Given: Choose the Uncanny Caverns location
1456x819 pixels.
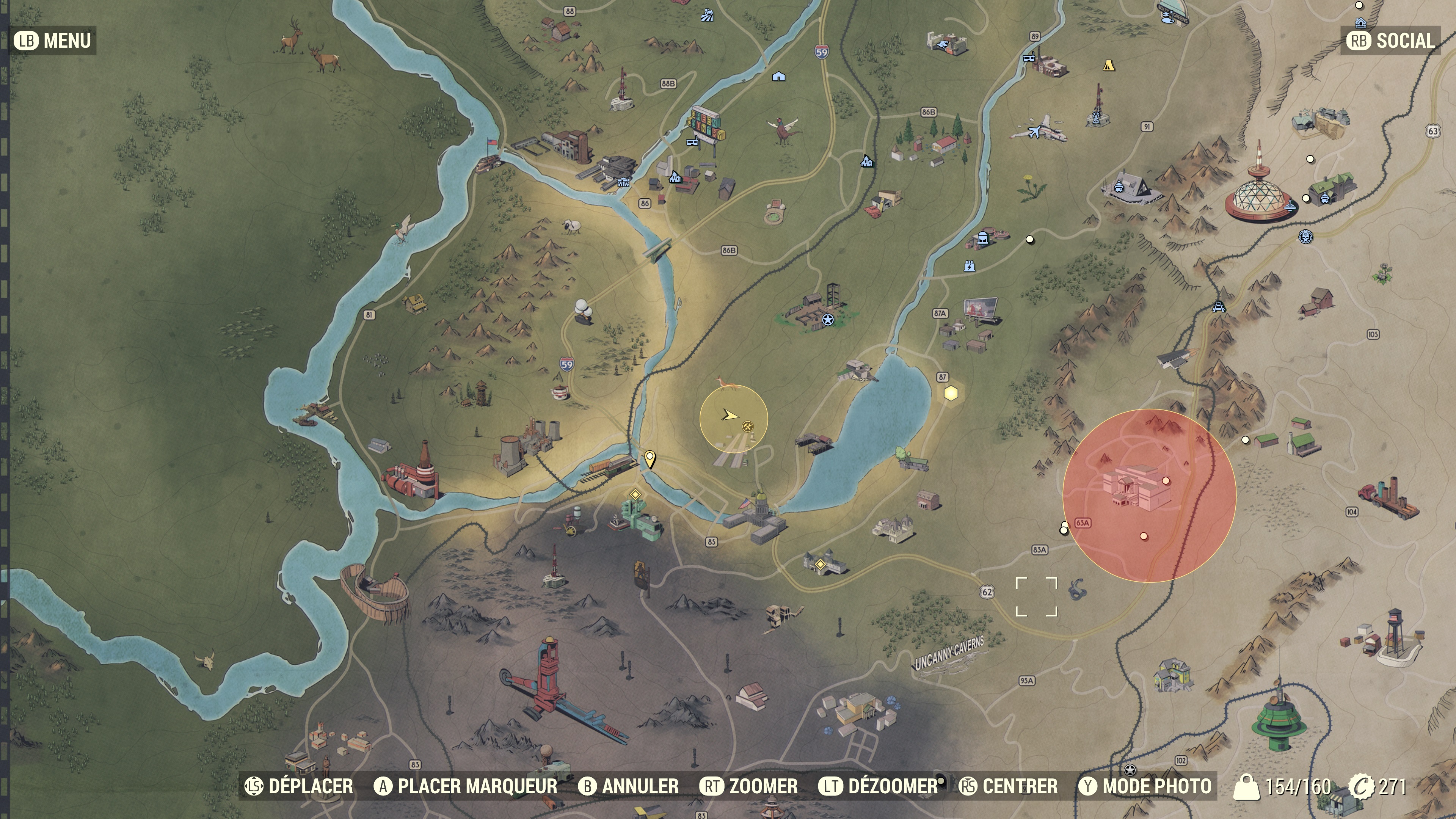Looking at the screenshot, I should 949,653.
